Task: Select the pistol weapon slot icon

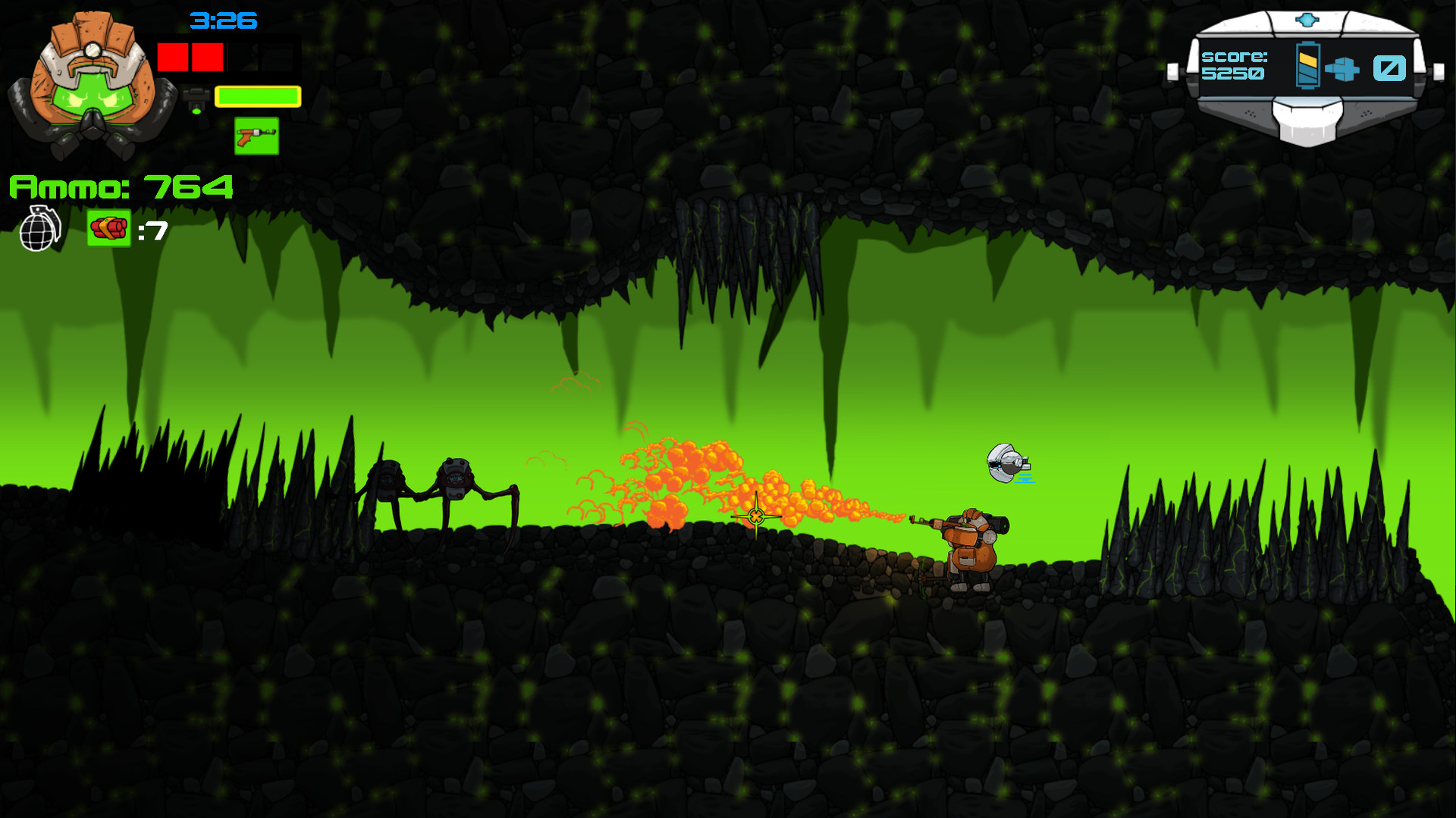Action: pos(256,134)
